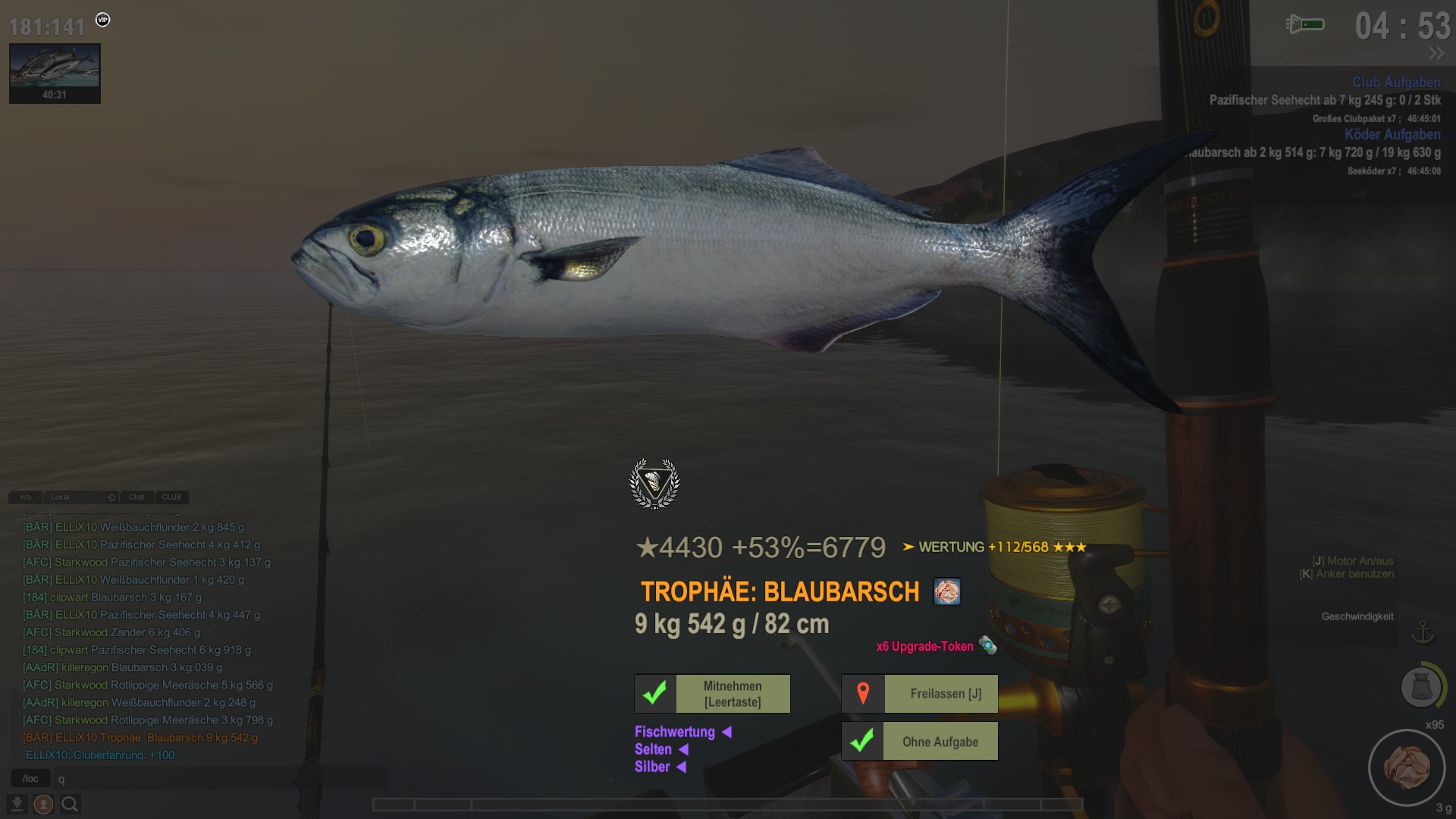Select the bait slot showing x95

pos(1406,767)
